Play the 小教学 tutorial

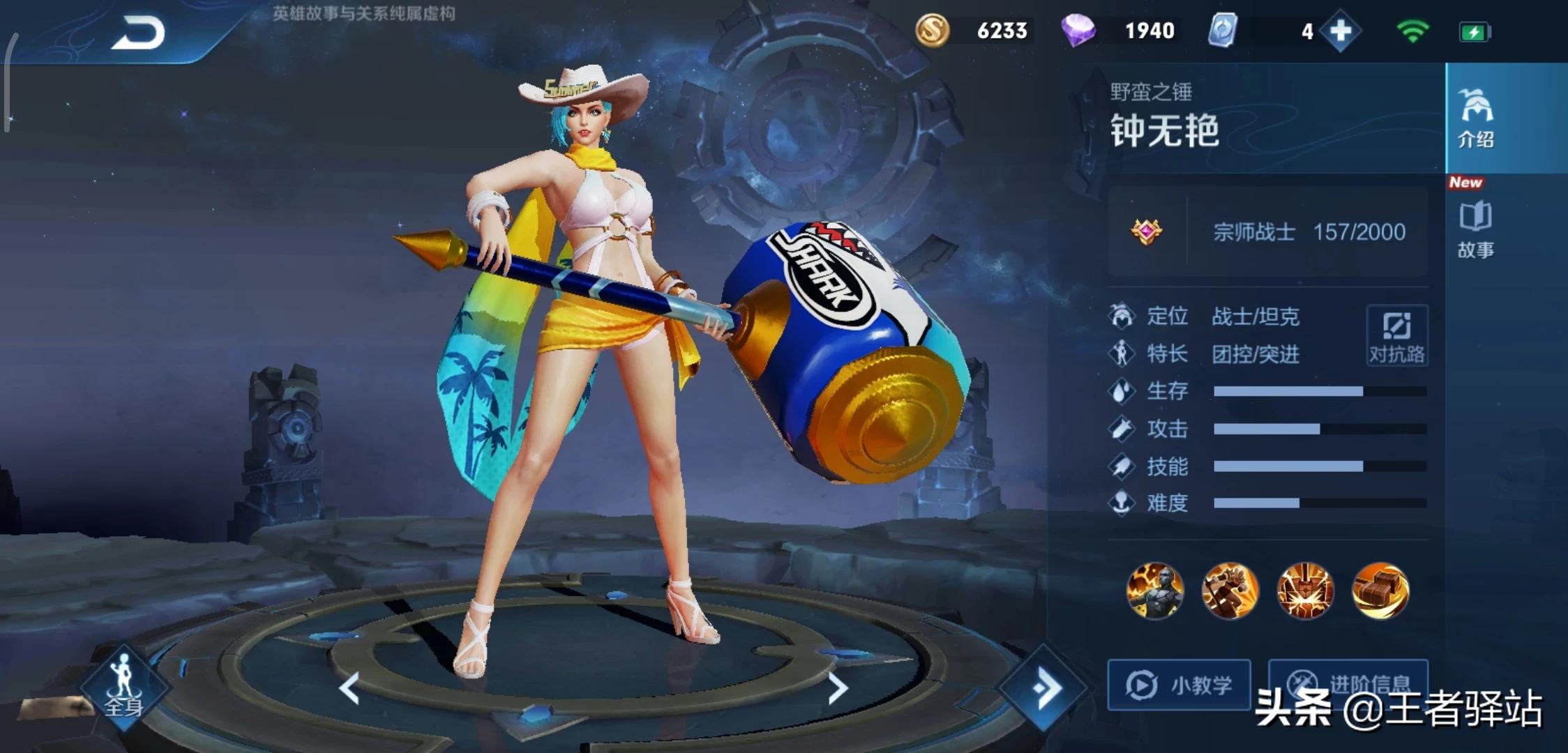[1179, 685]
